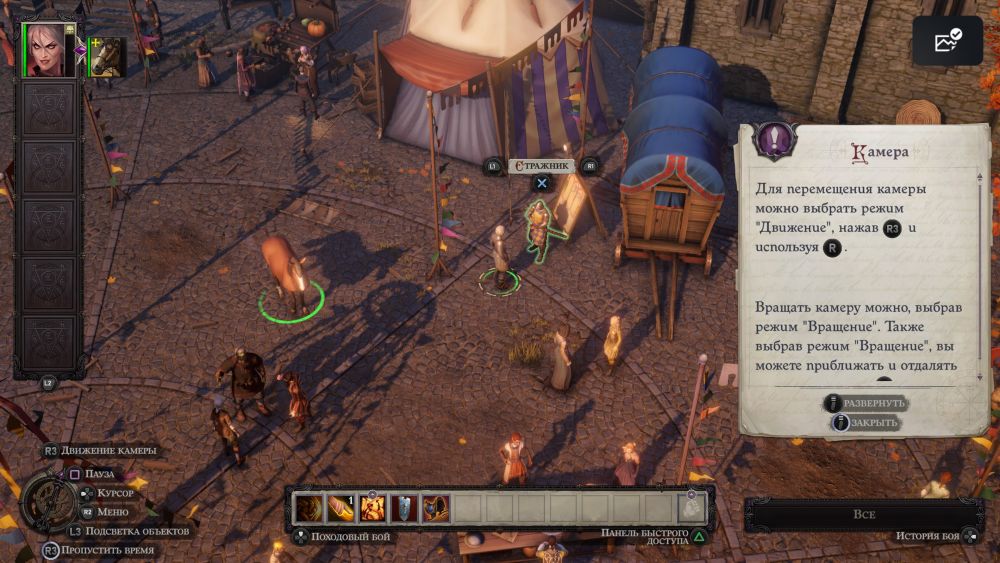This screenshot has height=563, width=1000.
Task: Select the "Стражник" target nameplate
Action: coord(541,166)
